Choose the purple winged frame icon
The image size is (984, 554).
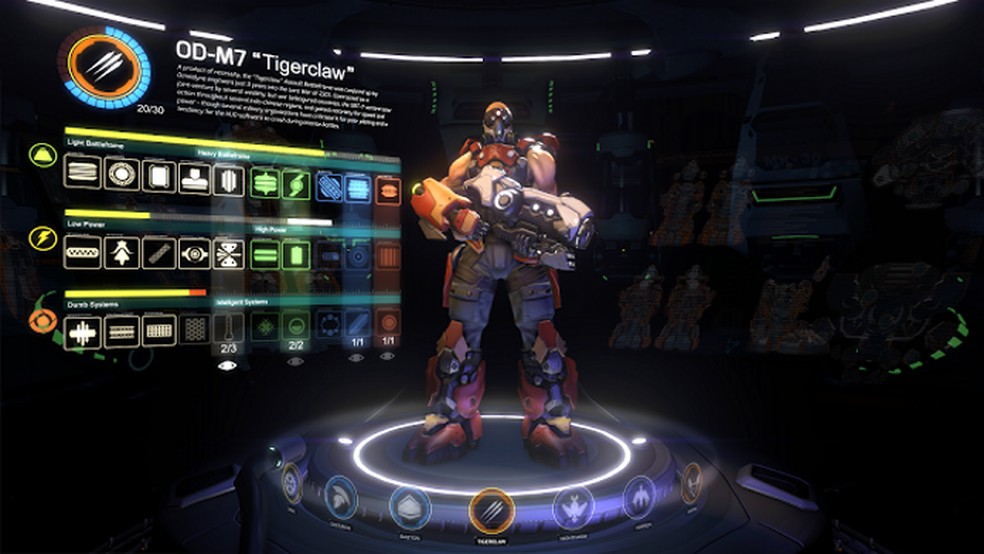click(639, 496)
